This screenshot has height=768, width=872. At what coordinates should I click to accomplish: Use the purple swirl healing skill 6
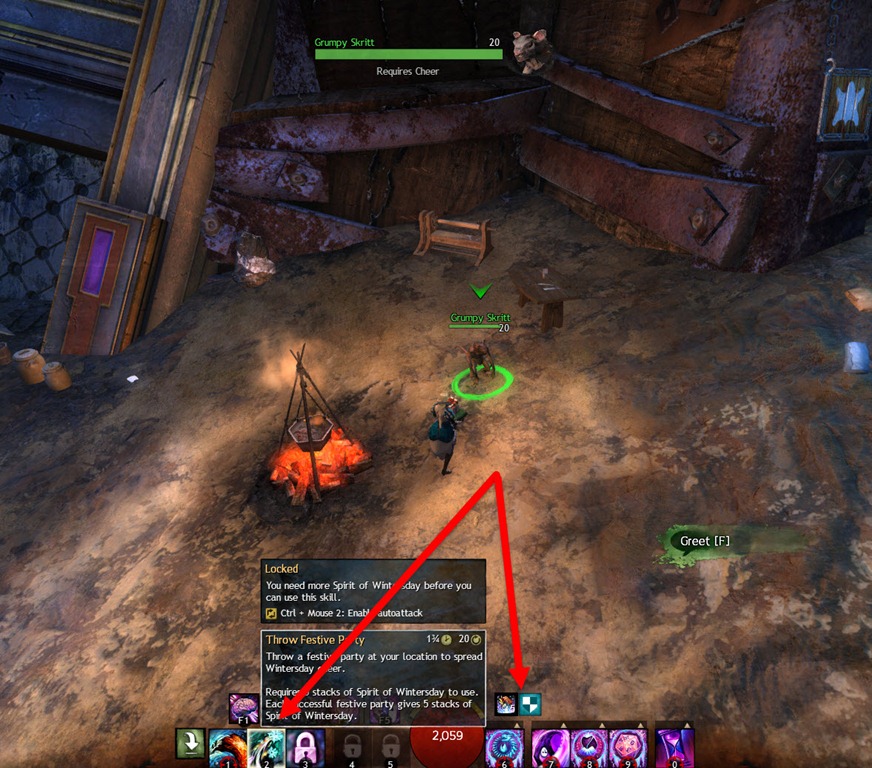pos(503,747)
